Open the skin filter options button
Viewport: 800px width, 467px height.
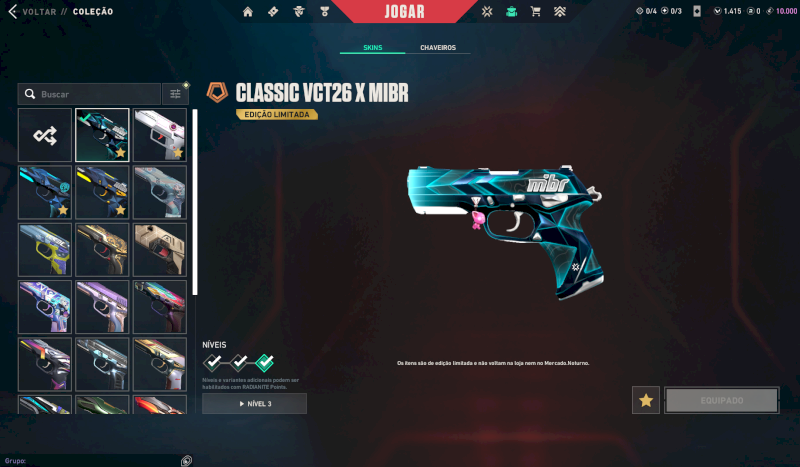pyautogui.click(x=176, y=94)
